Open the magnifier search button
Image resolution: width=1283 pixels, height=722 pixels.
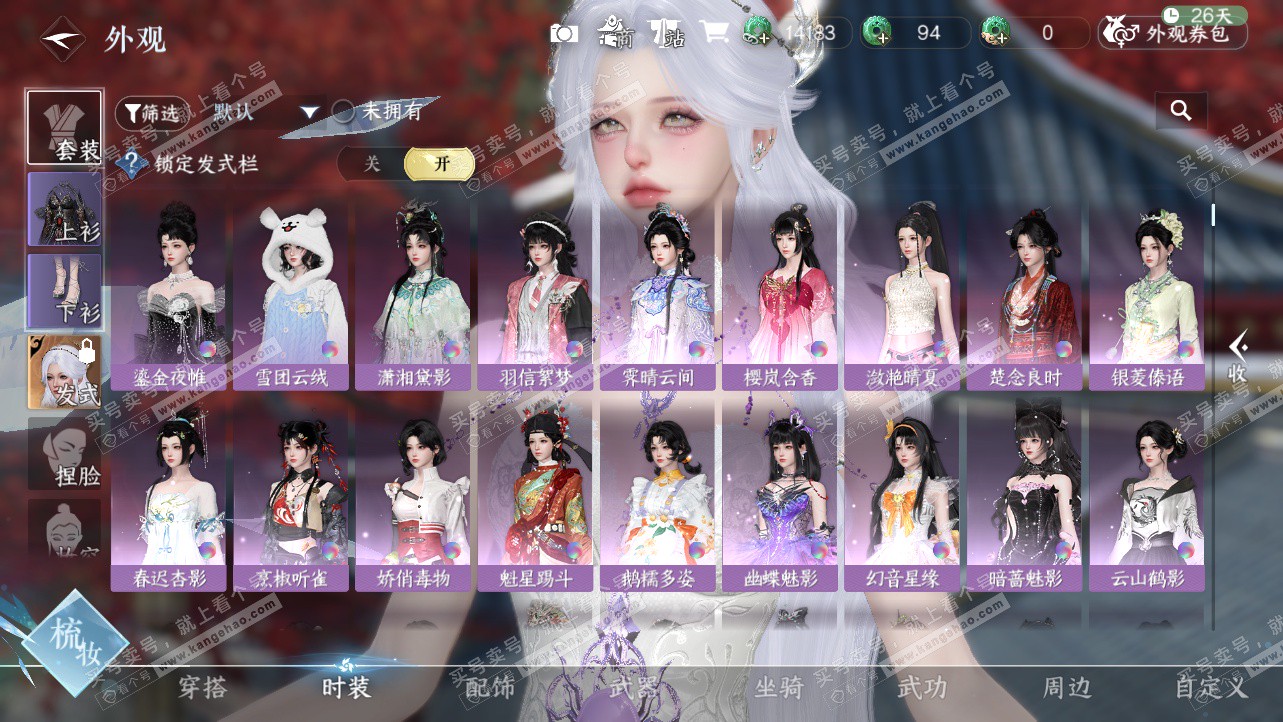(x=1181, y=111)
